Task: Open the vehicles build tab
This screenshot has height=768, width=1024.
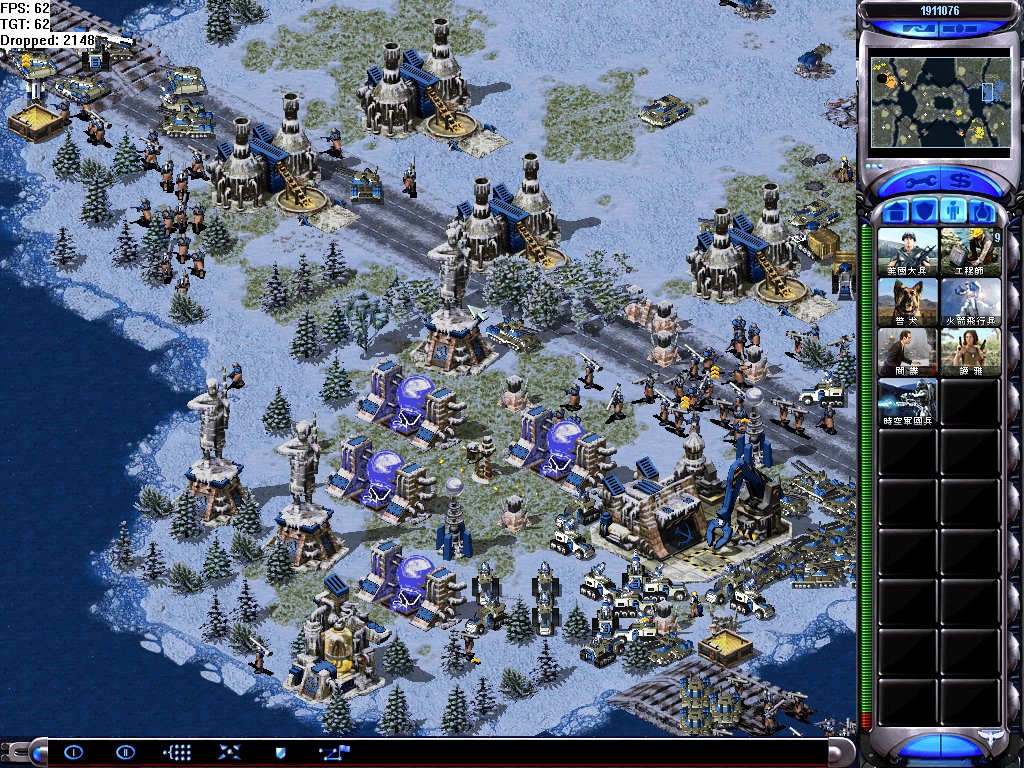Action: click(981, 212)
